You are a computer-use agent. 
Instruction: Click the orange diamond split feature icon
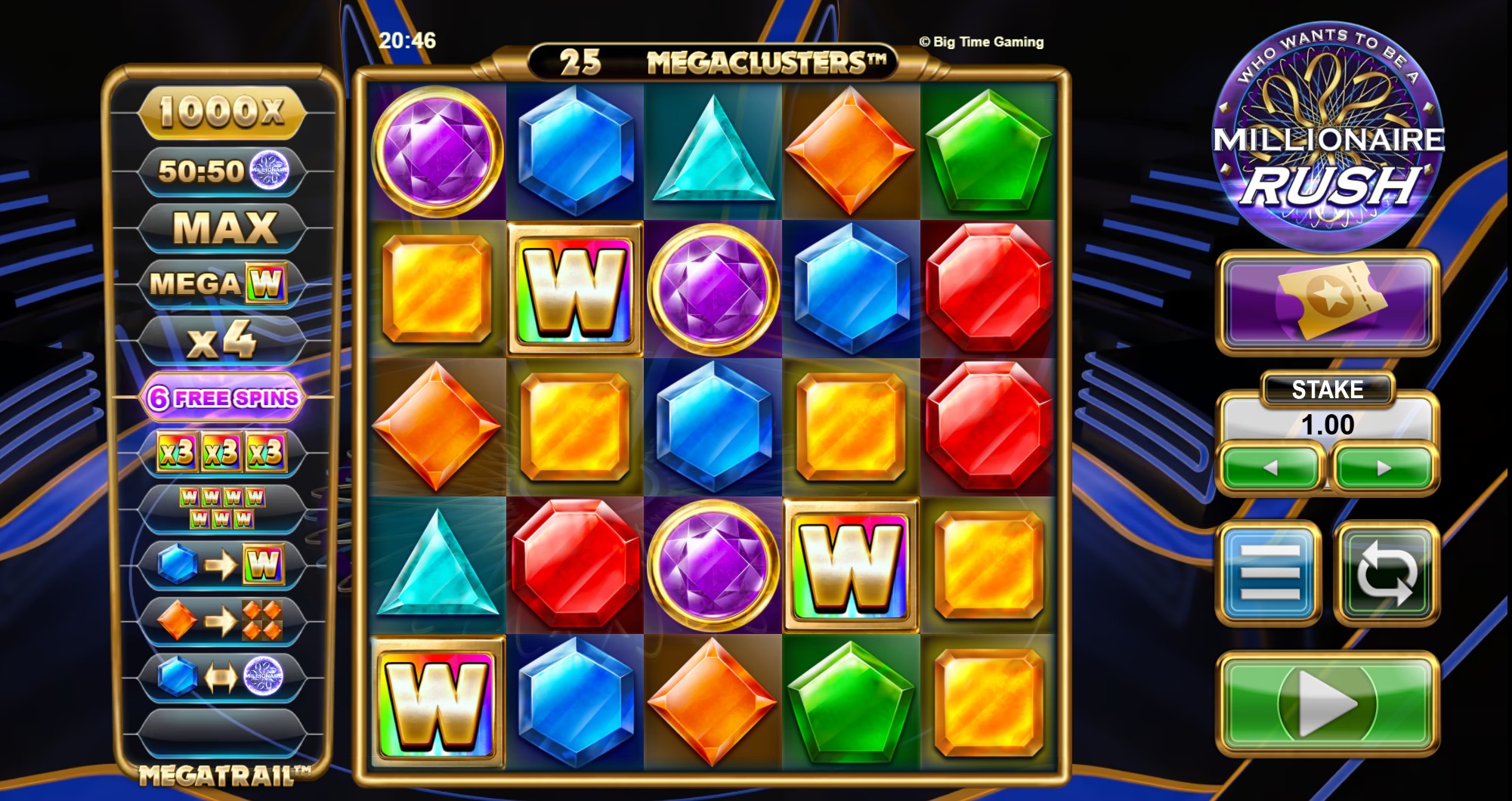coord(221,618)
